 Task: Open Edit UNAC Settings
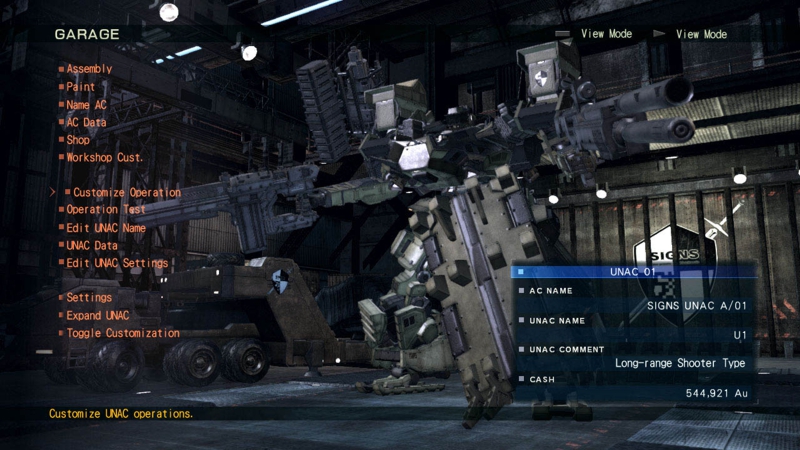(x=117, y=263)
